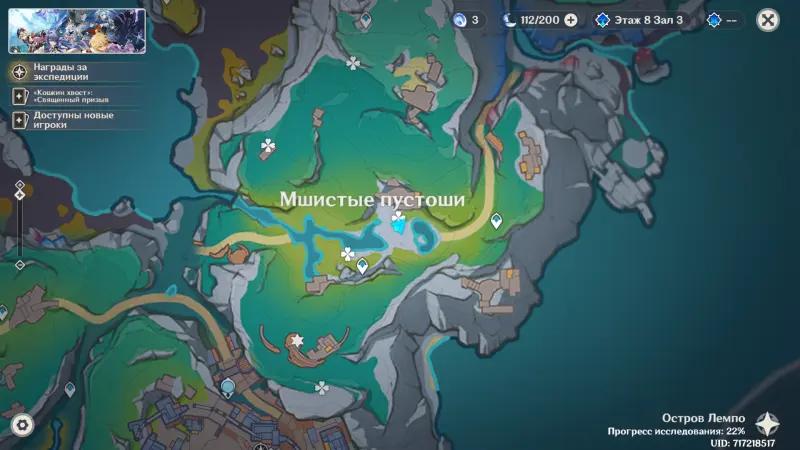Open map settings gear icon
The height and width of the screenshot is (450, 800).
click(x=22, y=425)
